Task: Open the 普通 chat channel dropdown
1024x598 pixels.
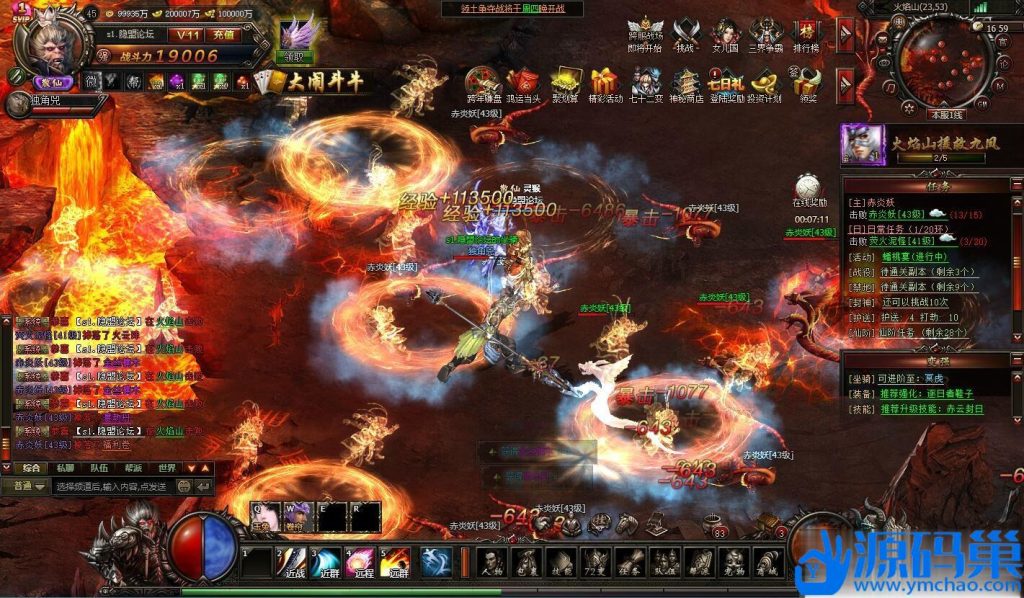Action: pyautogui.click(x=28, y=486)
